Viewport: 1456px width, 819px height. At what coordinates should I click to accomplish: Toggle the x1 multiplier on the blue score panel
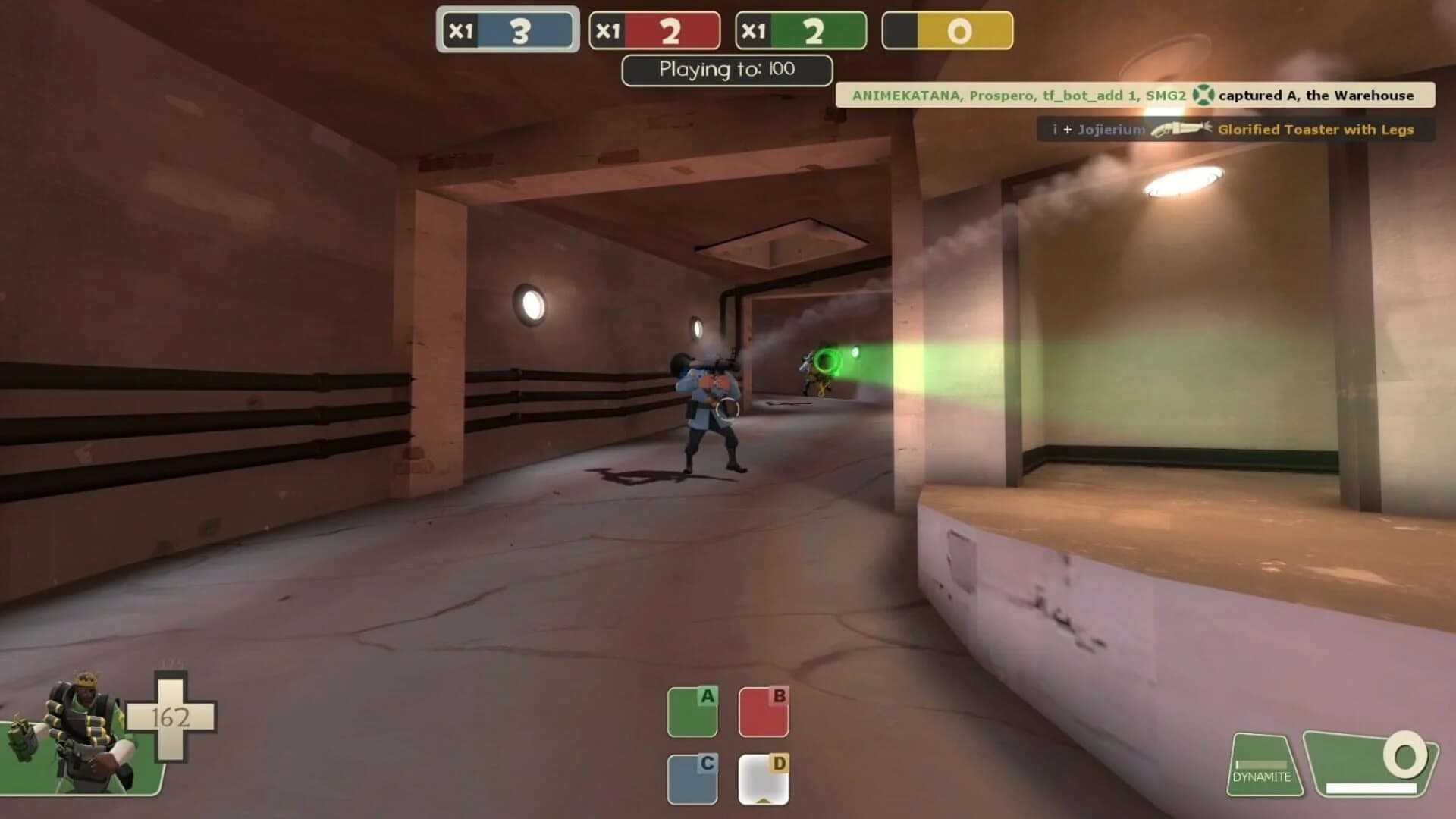pyautogui.click(x=460, y=30)
